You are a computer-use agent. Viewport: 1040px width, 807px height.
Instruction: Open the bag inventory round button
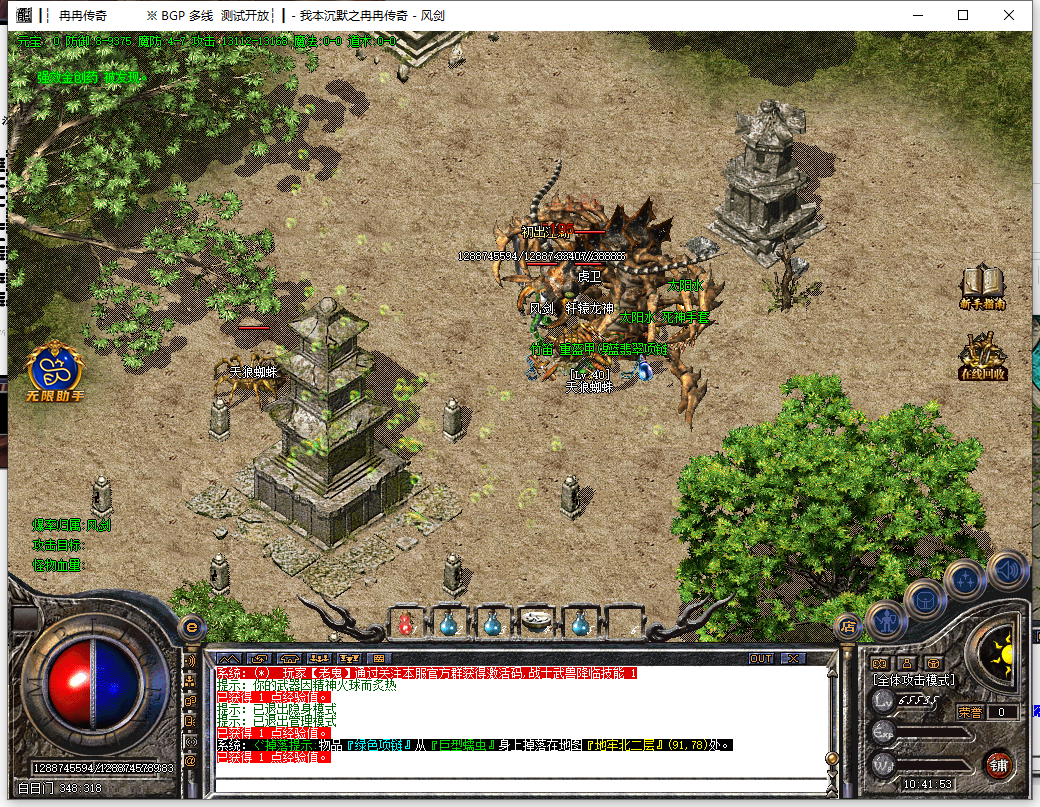(x=926, y=599)
